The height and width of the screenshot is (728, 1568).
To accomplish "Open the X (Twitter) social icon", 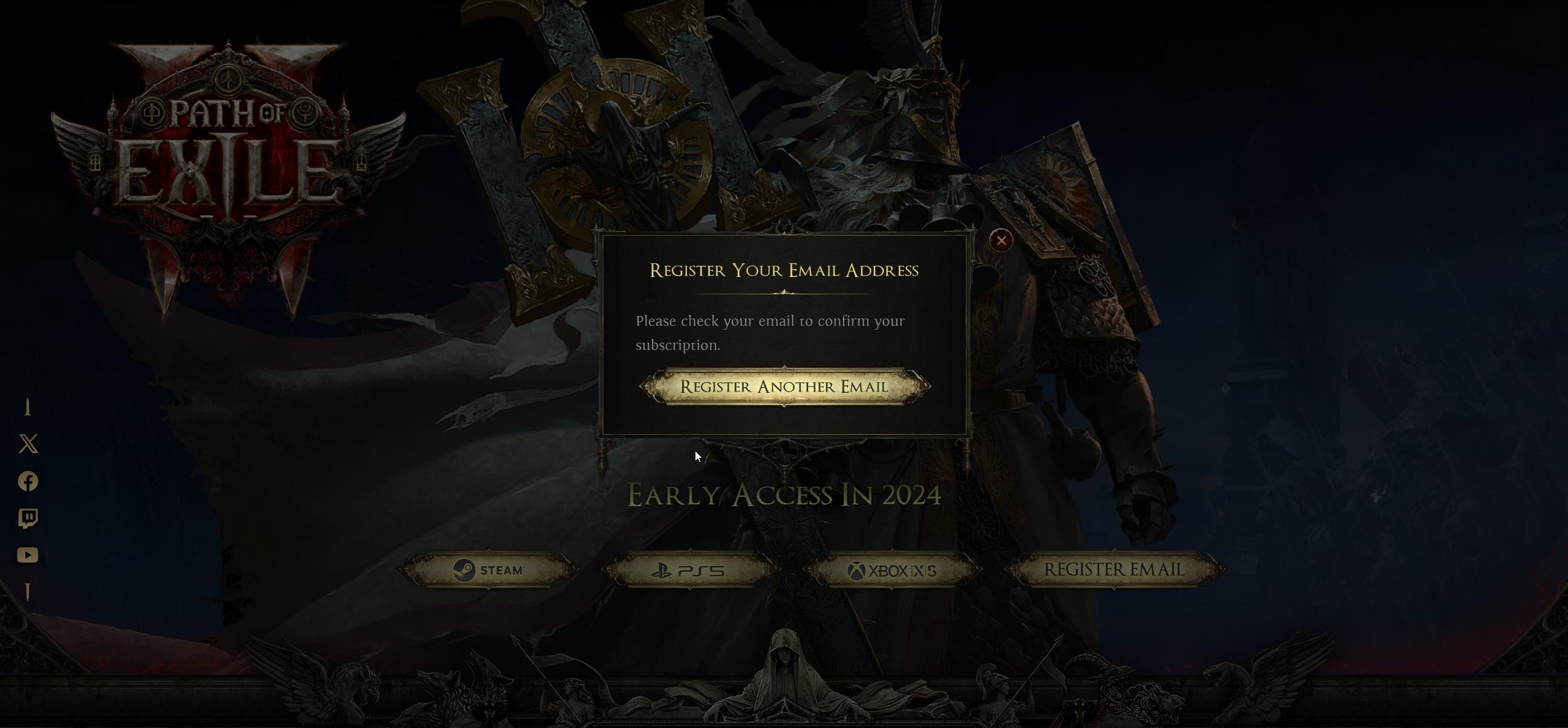I will (x=29, y=445).
